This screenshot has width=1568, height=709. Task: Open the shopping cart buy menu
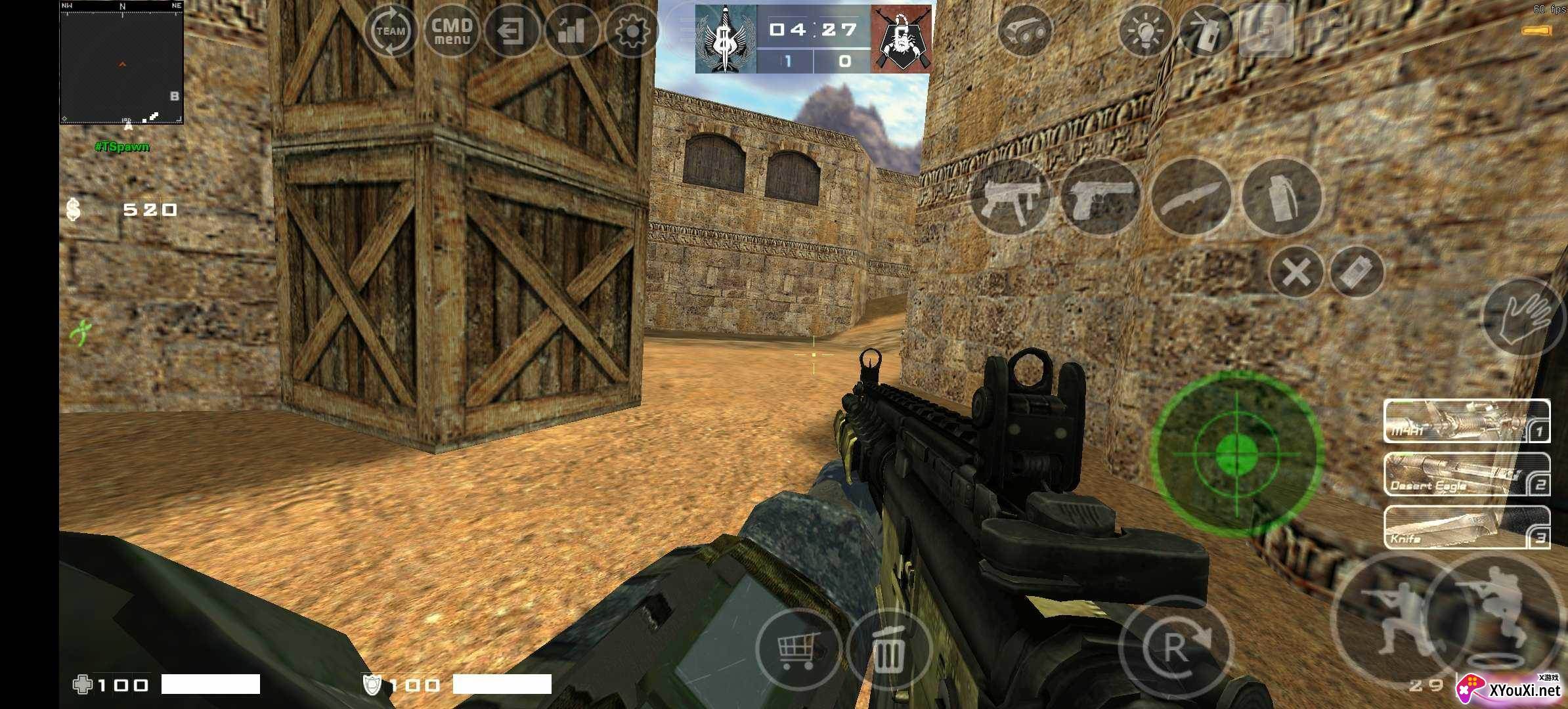pyautogui.click(x=798, y=649)
